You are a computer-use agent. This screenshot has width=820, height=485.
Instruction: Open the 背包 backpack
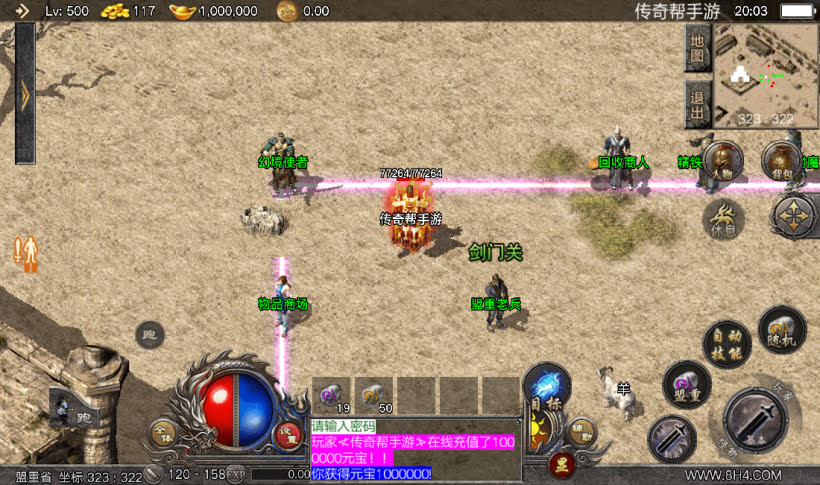[x=781, y=160]
